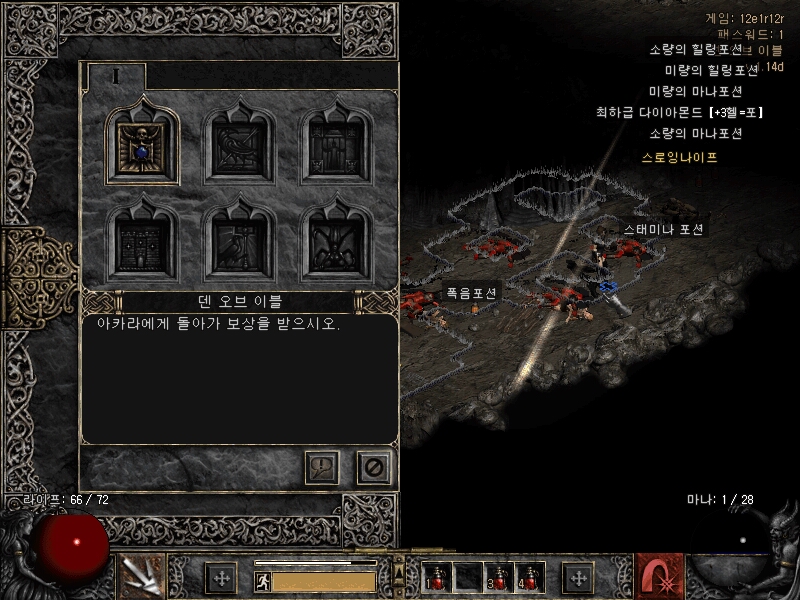
Task: Select the Den of Evil skull quest icon
Action: click(144, 146)
